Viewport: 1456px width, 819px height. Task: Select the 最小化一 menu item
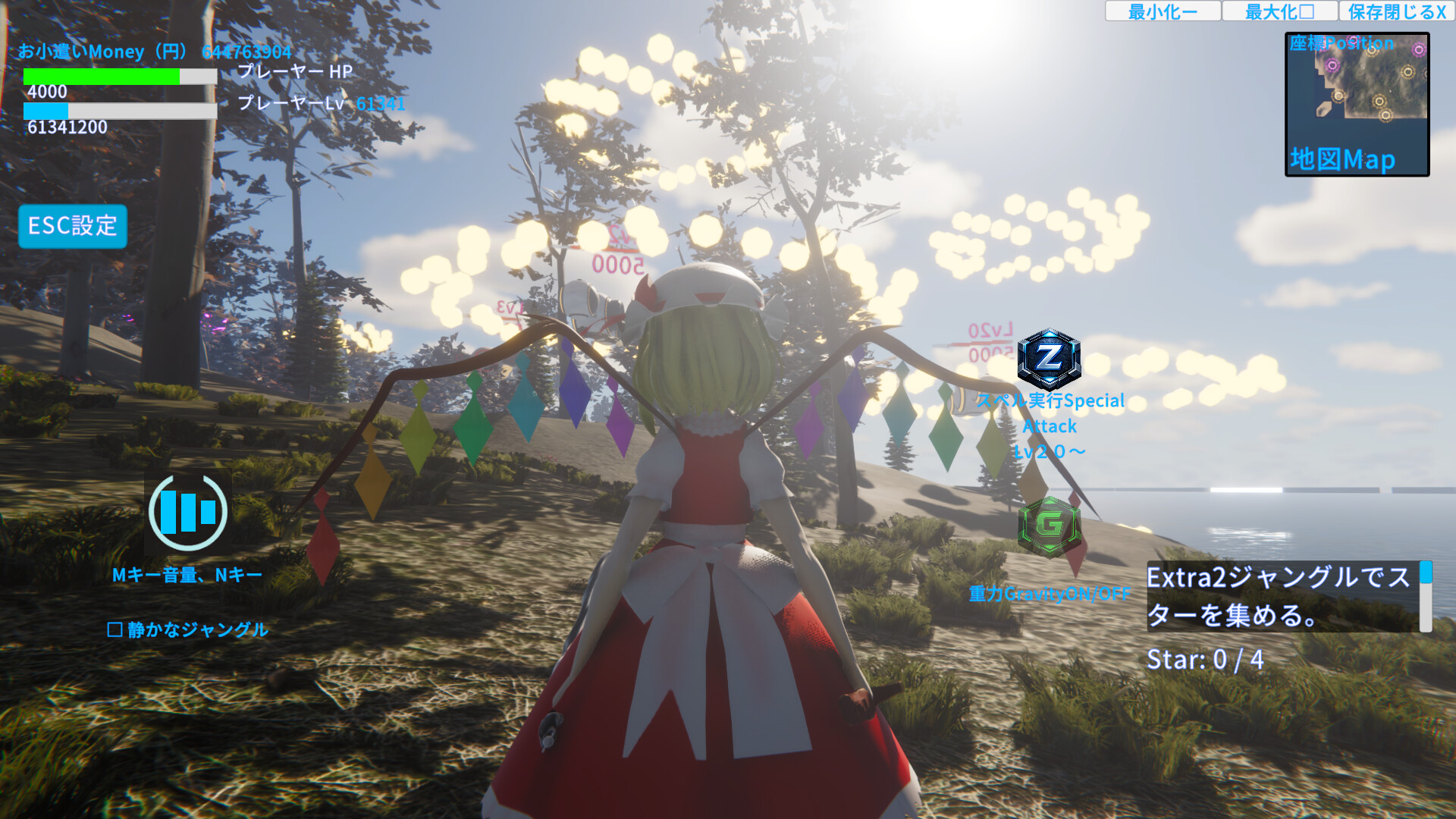[x=1163, y=11]
